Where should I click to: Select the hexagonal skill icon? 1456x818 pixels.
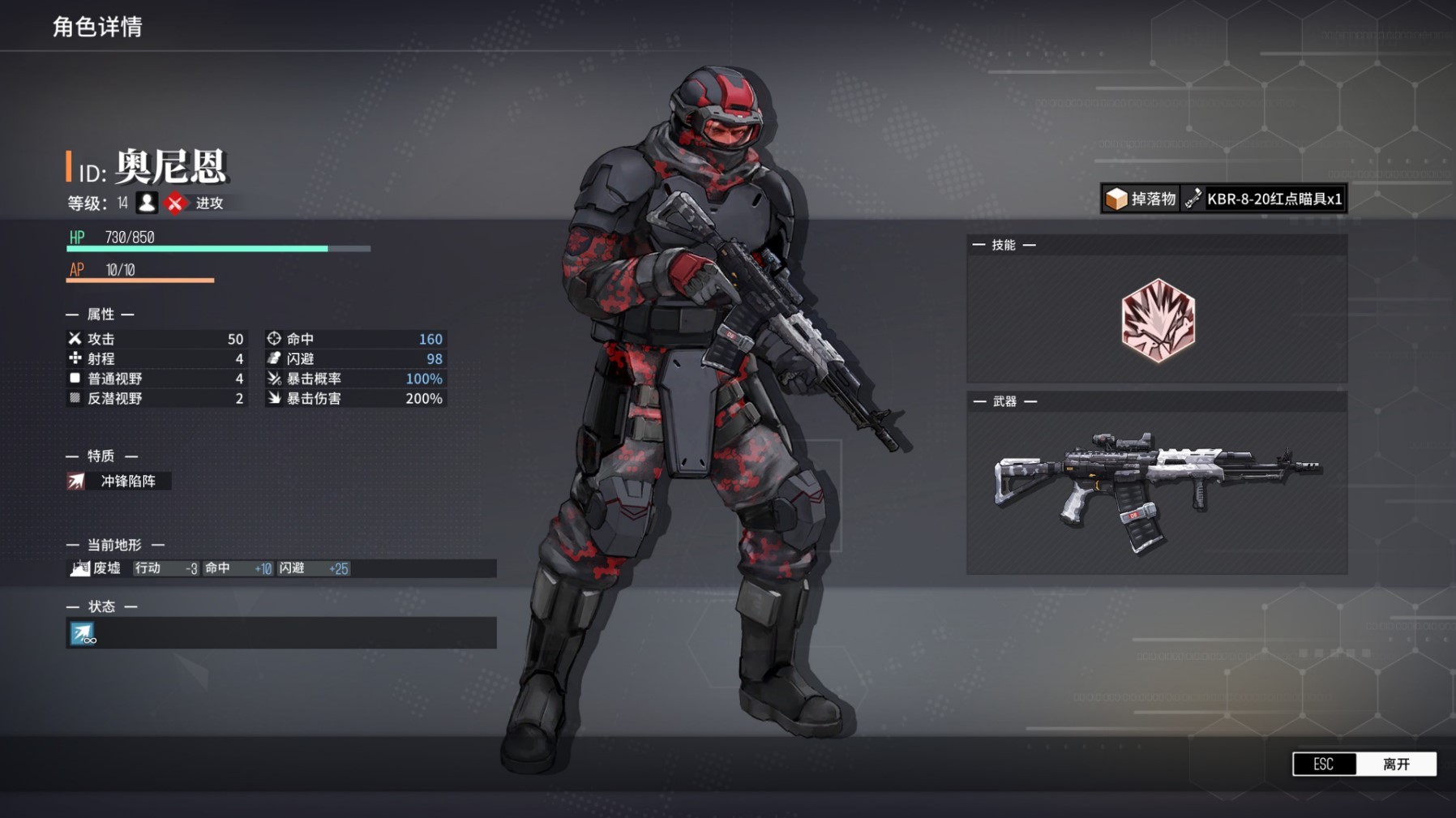[x=1158, y=319]
